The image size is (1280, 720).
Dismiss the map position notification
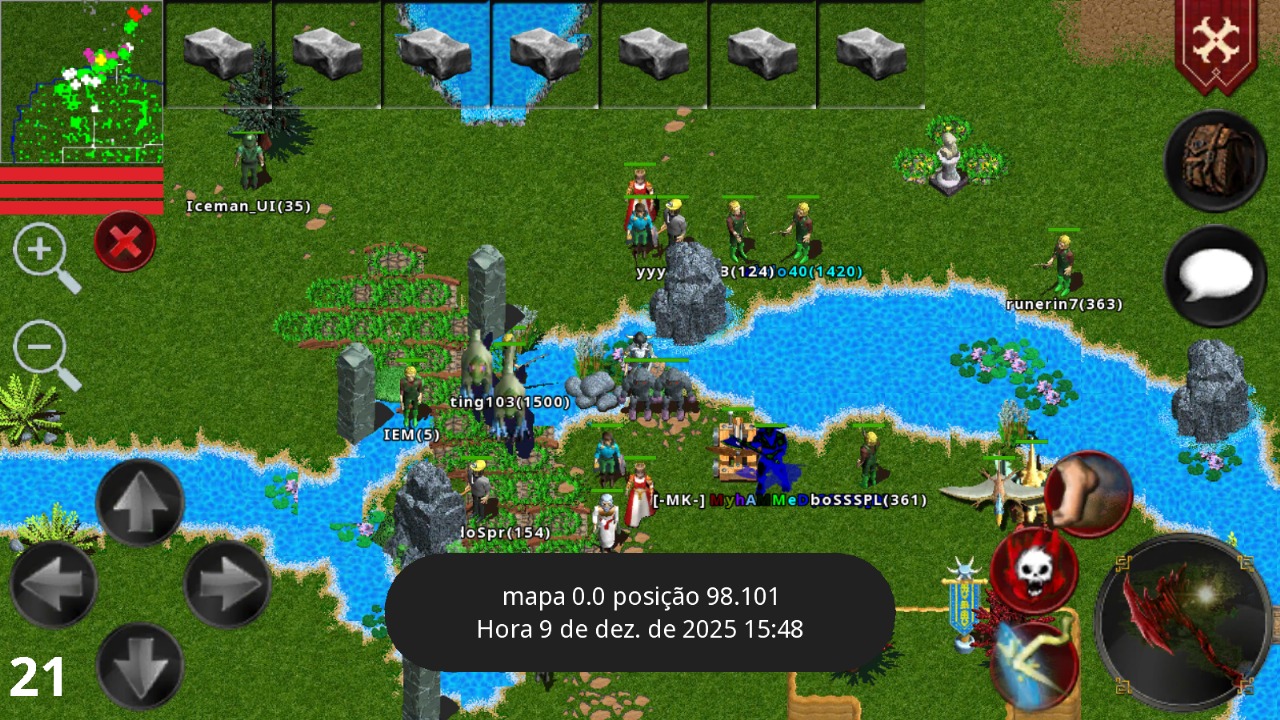pos(643,615)
